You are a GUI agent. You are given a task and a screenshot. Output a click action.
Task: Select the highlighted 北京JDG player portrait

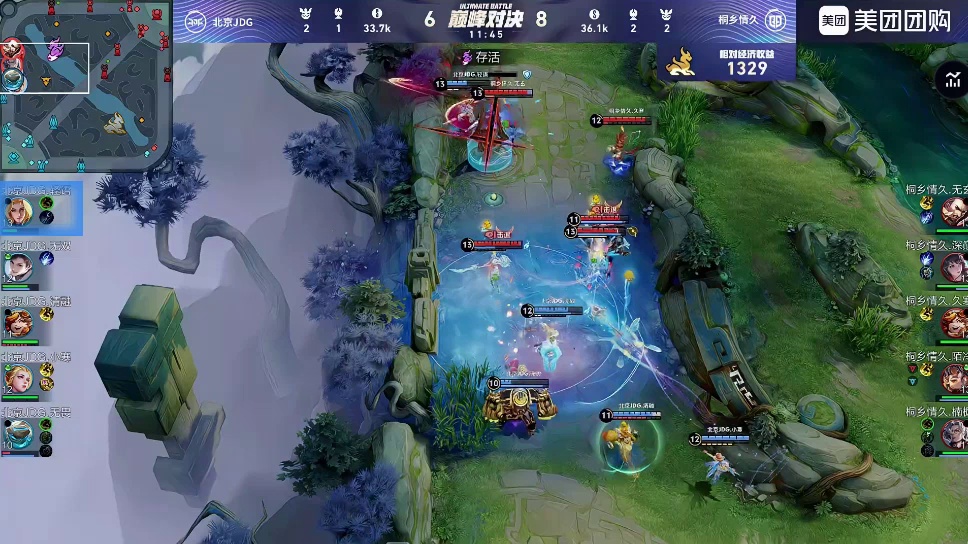pos(18,212)
